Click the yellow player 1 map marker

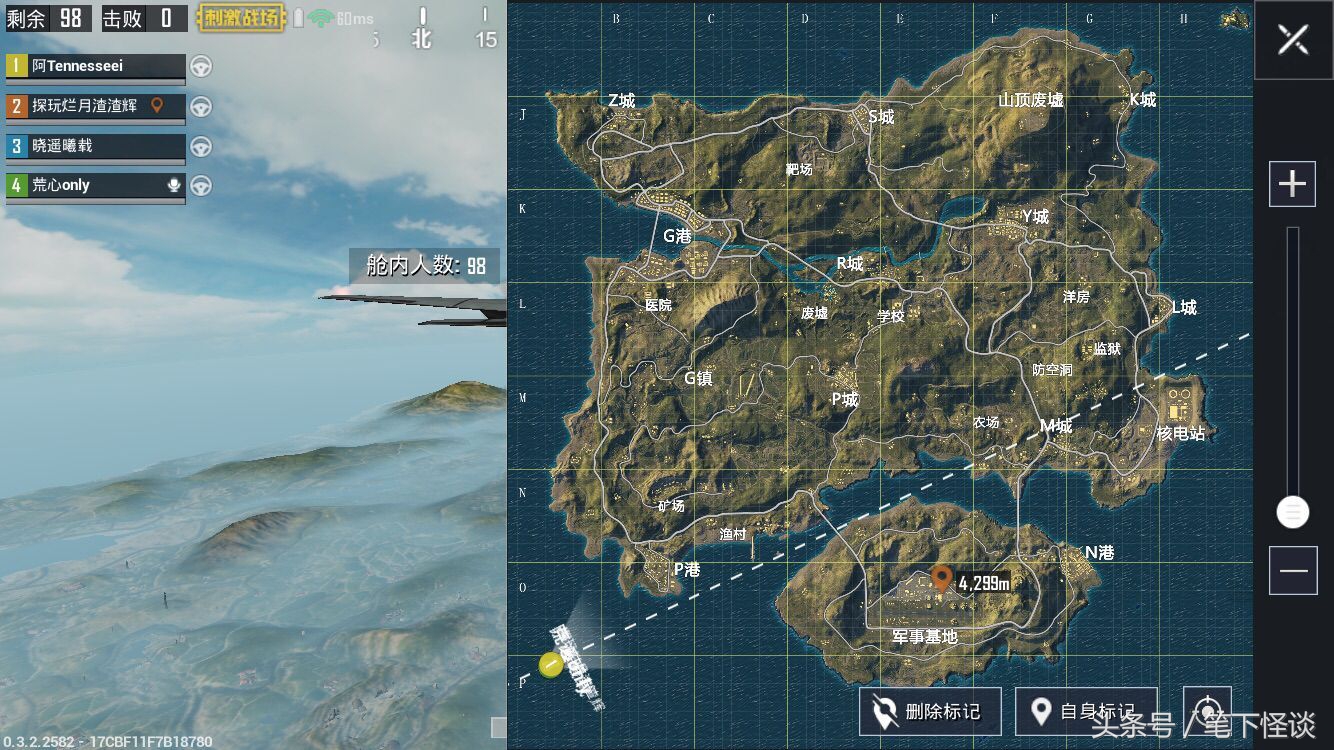[x=551, y=664]
